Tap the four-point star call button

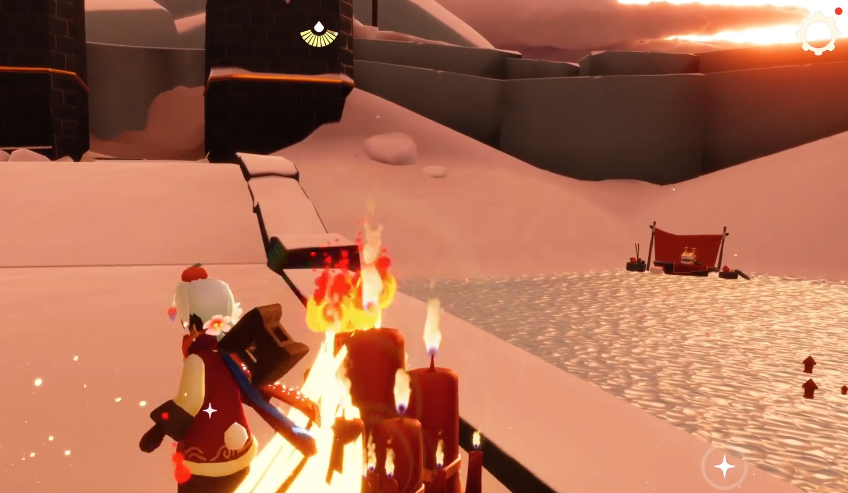pos(724,466)
